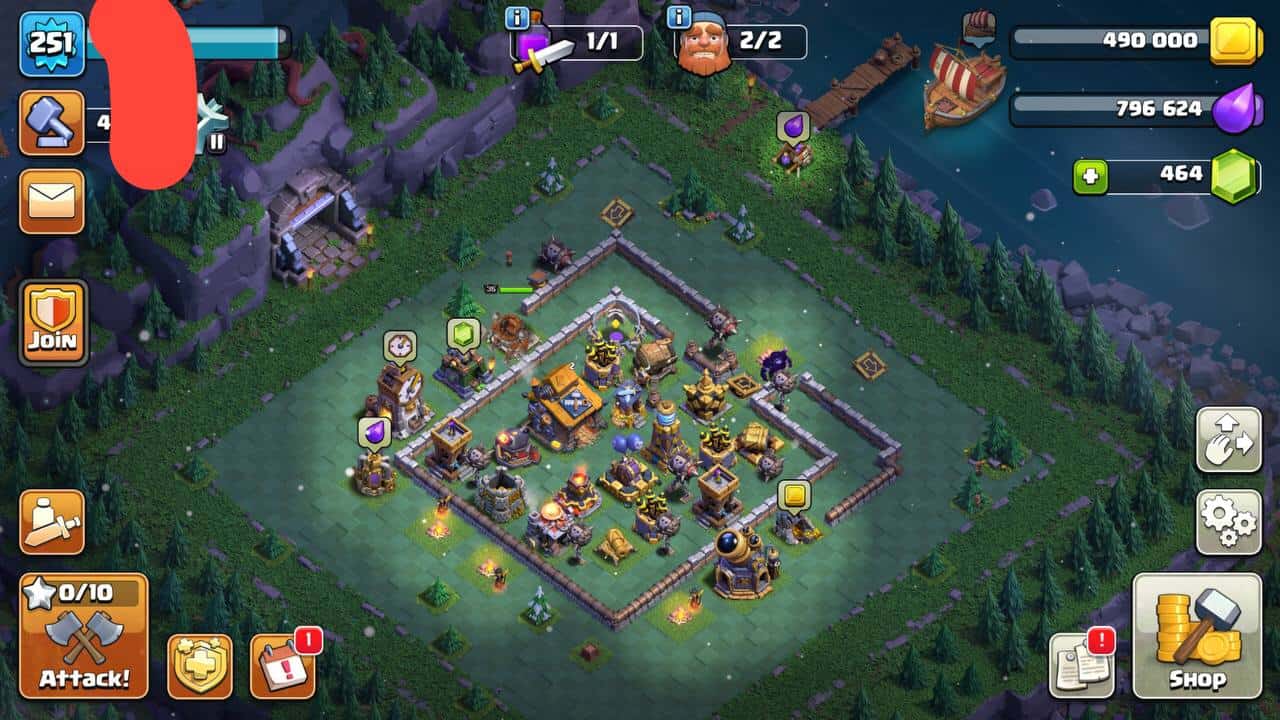Open the settings gears button
The image size is (1280, 720).
[1229, 521]
